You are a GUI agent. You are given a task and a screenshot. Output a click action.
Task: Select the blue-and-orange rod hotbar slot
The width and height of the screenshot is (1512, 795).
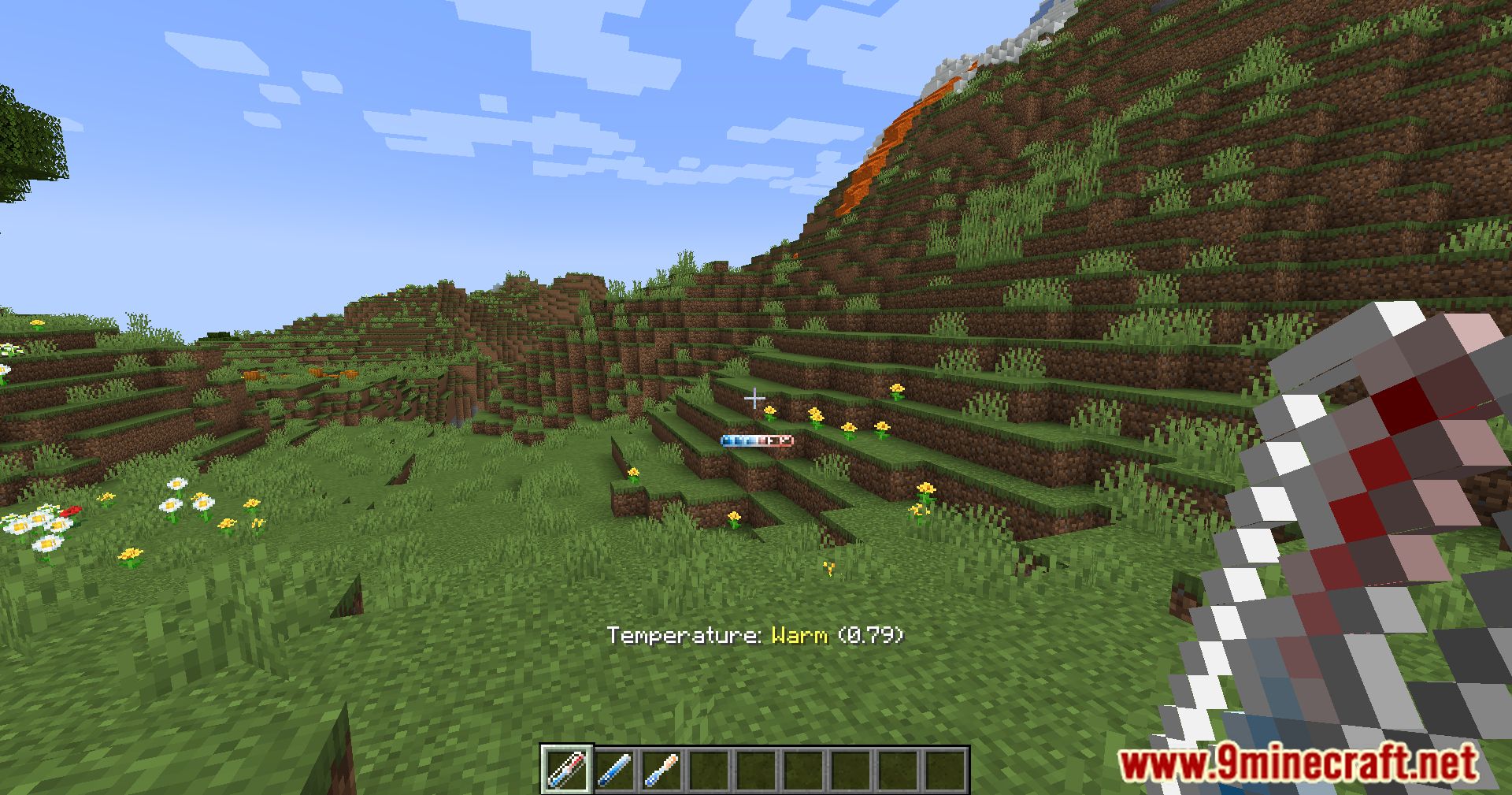coord(661,769)
